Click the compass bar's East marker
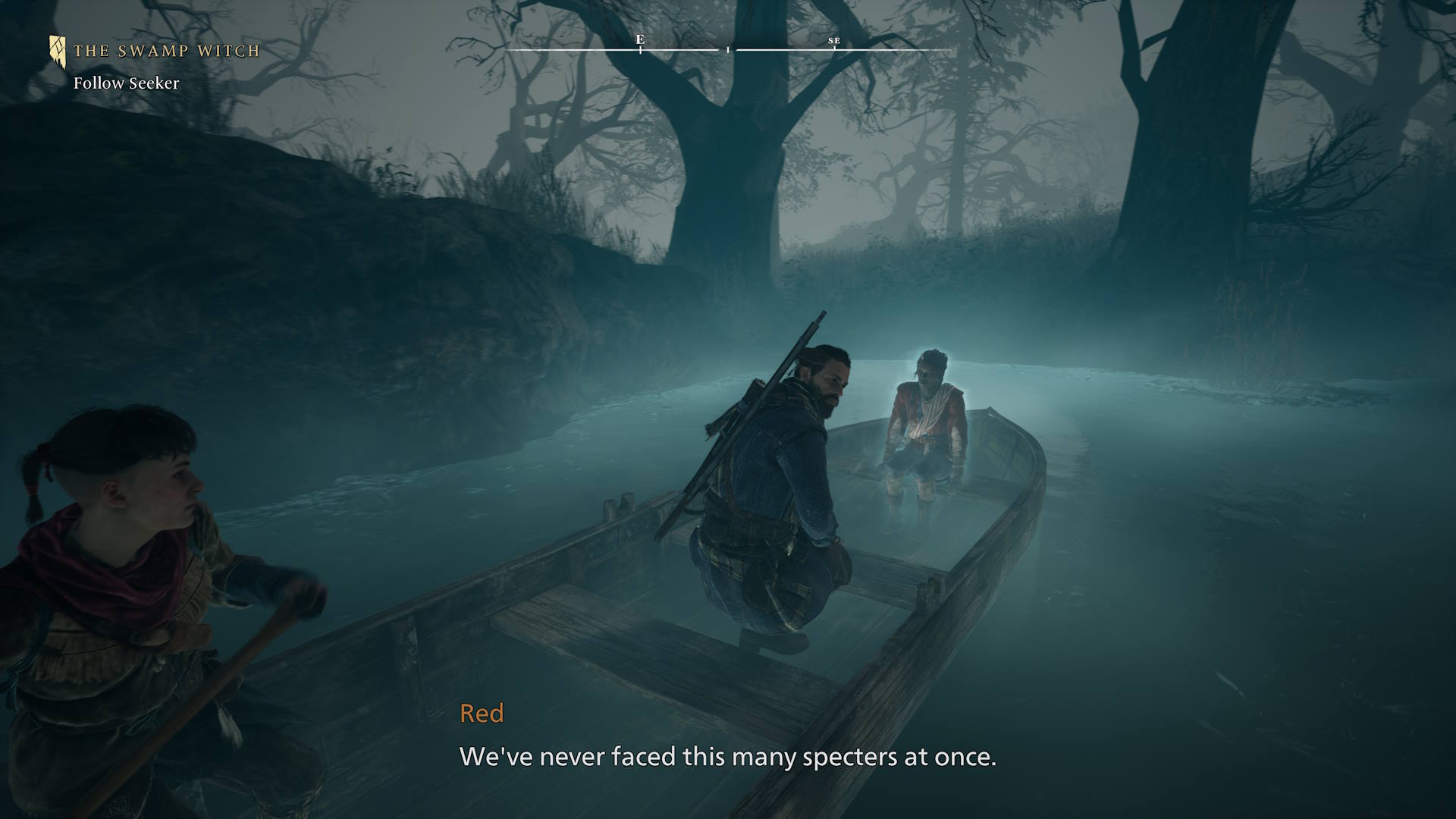 640,41
